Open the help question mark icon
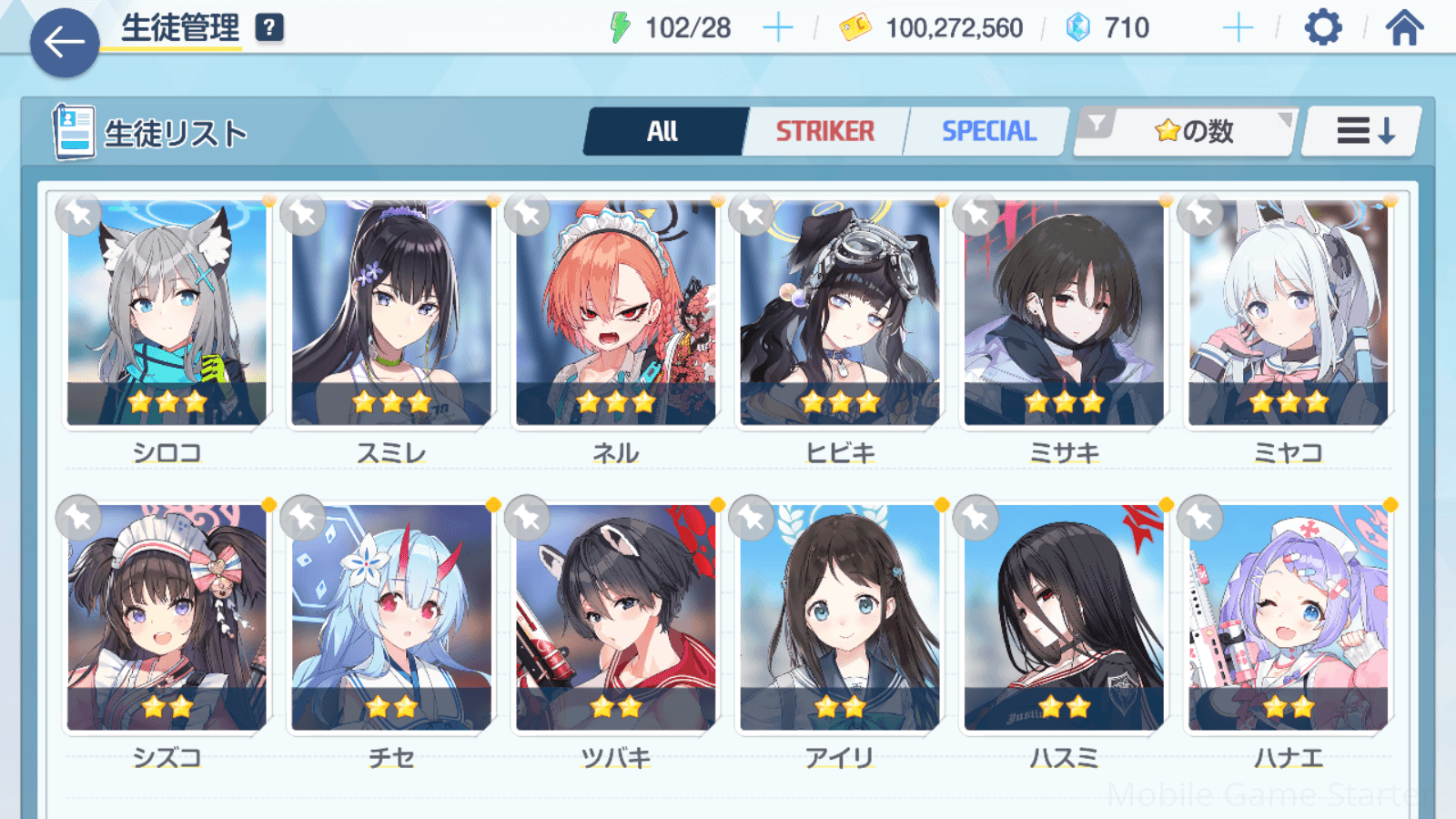Screen dimensions: 1456x819 [x=269, y=28]
